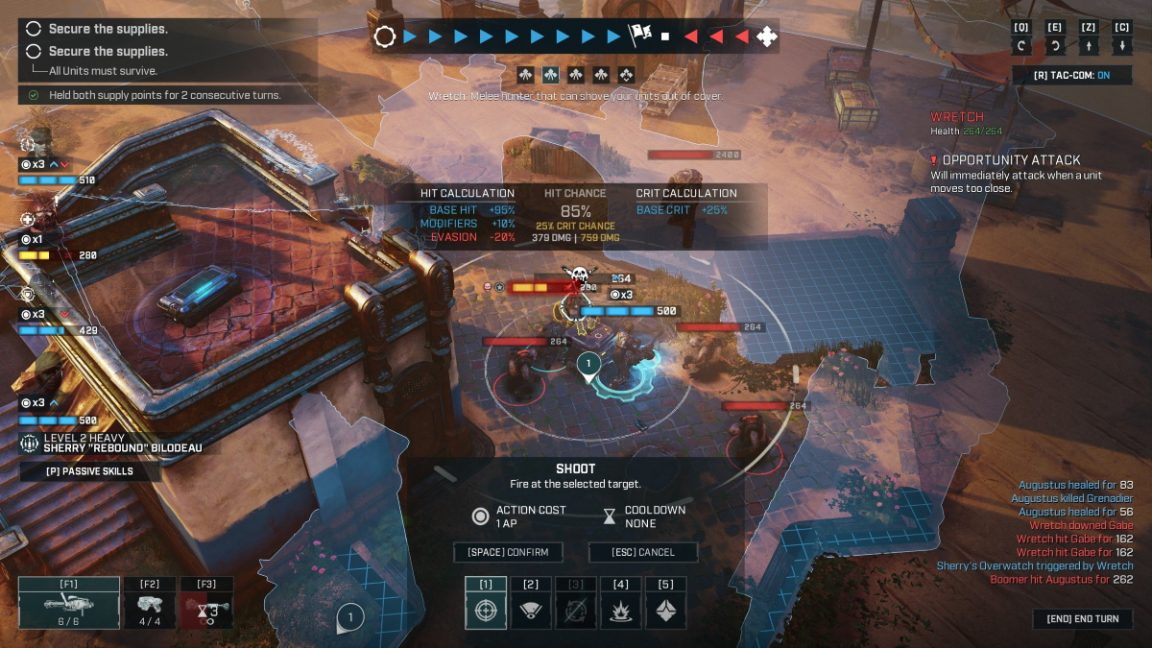
Task: Raise the camera with the up arrow
Action: pyautogui.click(x=1089, y=46)
